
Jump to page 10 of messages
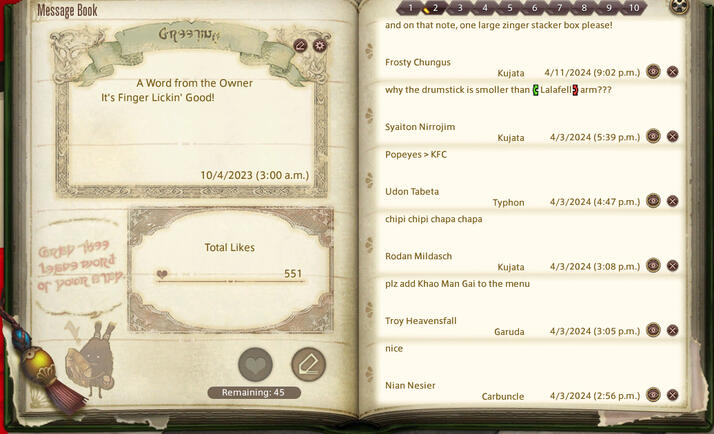tap(633, 8)
